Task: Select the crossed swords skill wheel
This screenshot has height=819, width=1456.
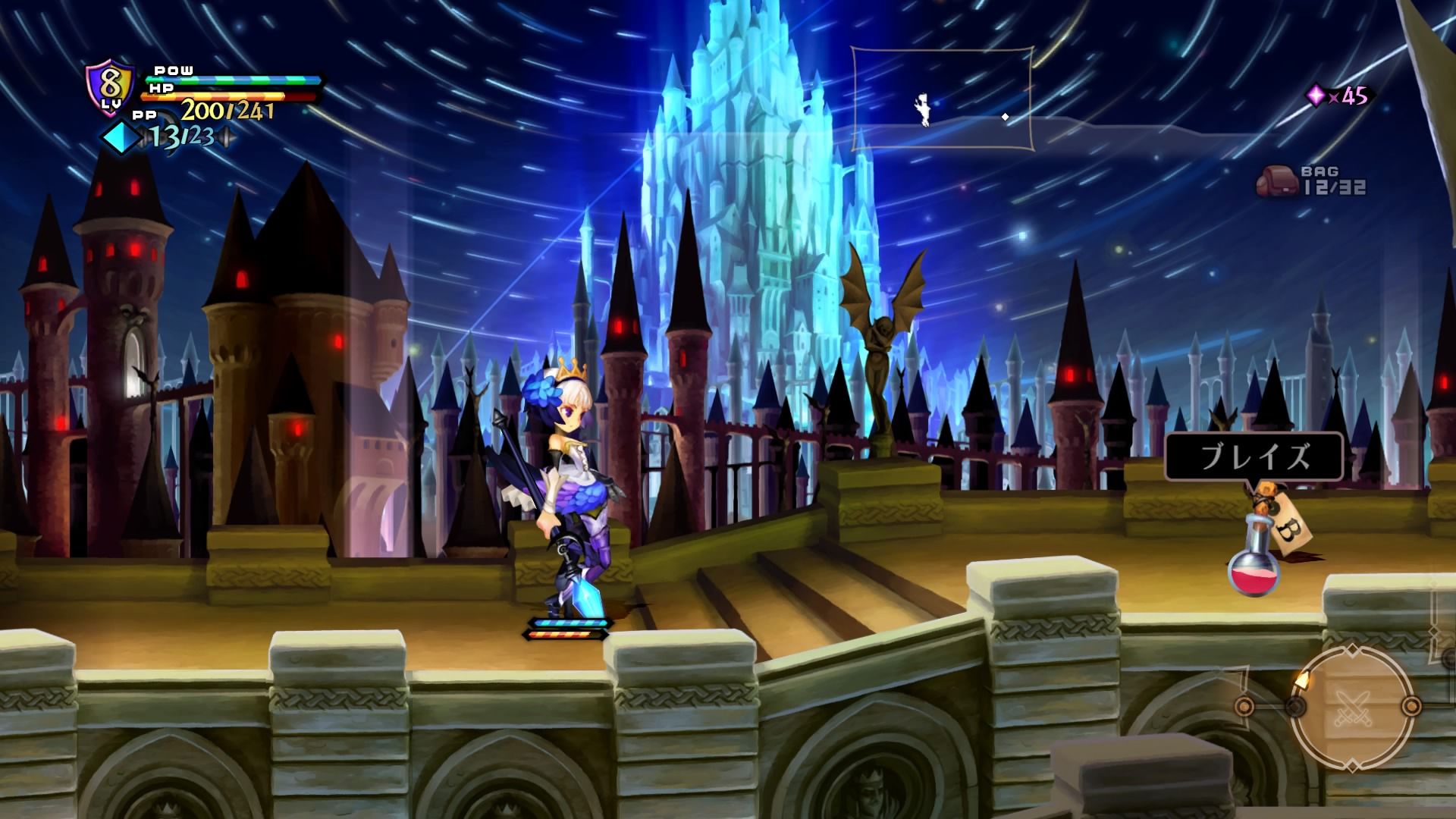Action: click(1351, 706)
